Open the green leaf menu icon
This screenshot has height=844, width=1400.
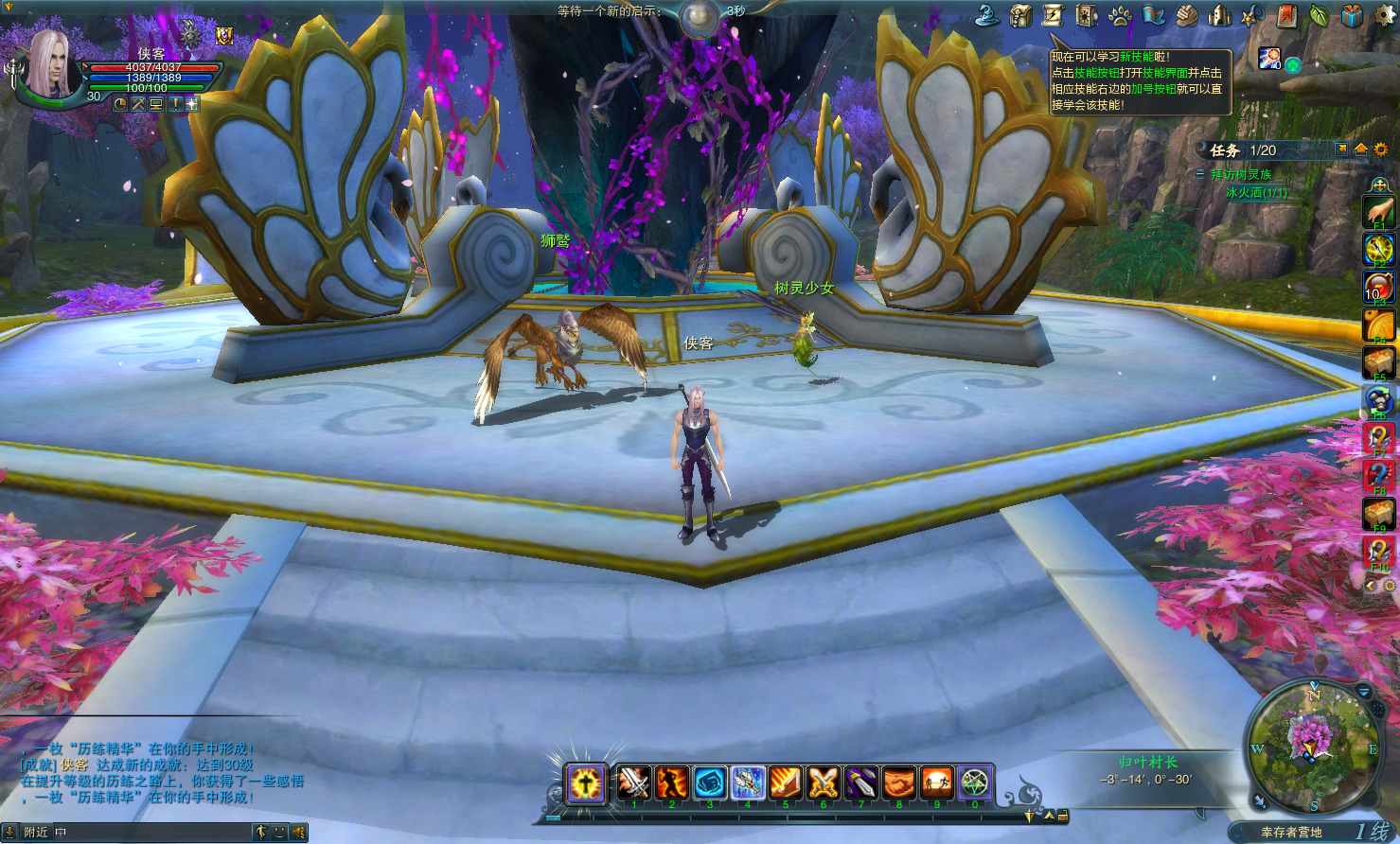point(1319,15)
